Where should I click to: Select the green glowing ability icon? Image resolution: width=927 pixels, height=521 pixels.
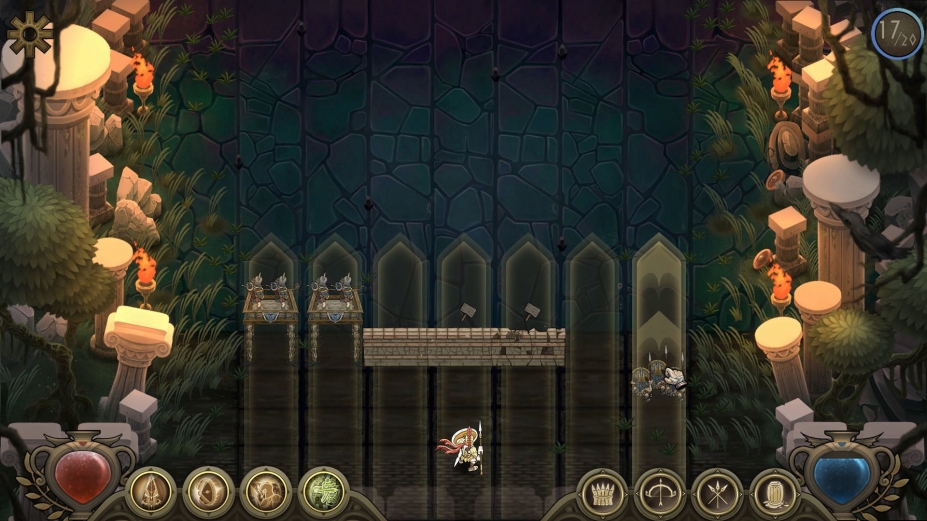322,492
